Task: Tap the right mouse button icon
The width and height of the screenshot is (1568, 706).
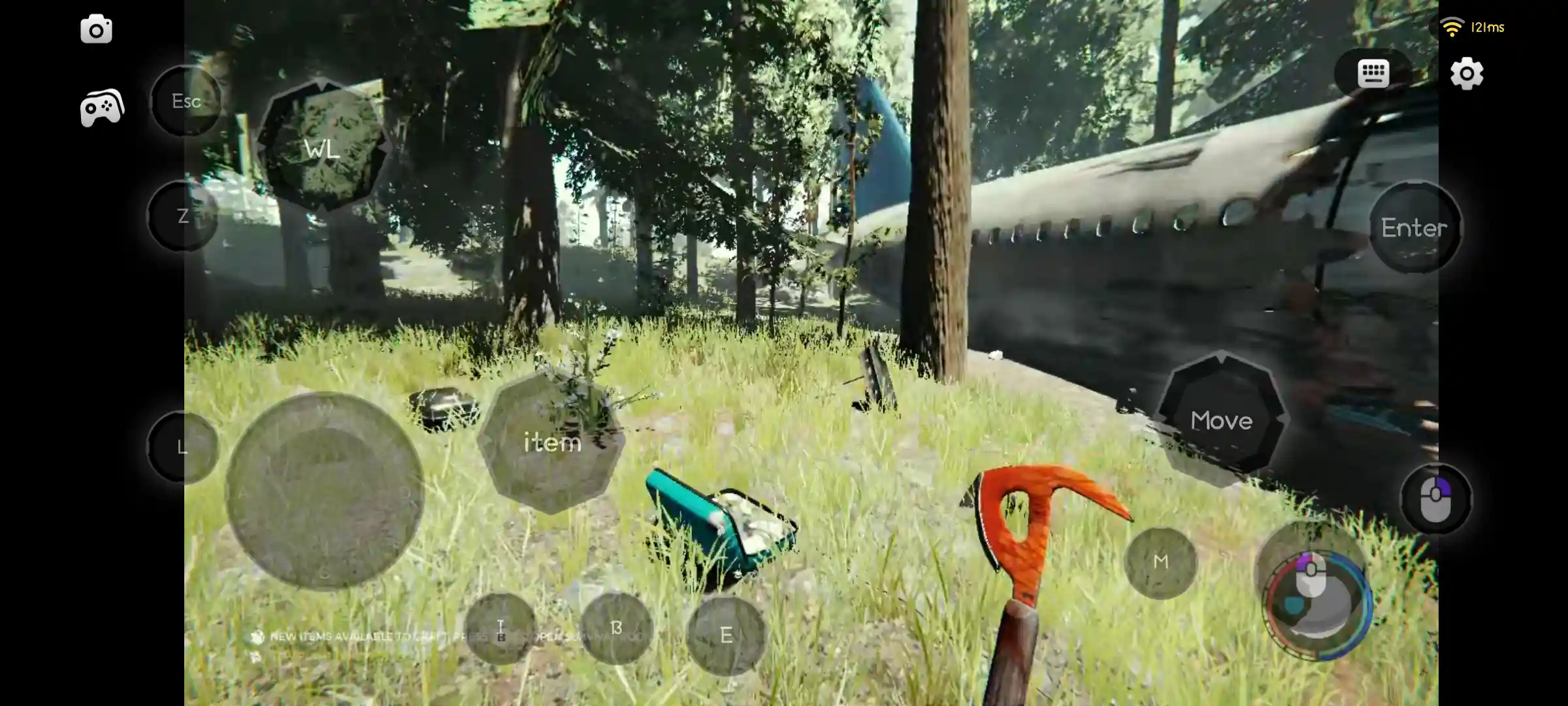Action: (1436, 499)
